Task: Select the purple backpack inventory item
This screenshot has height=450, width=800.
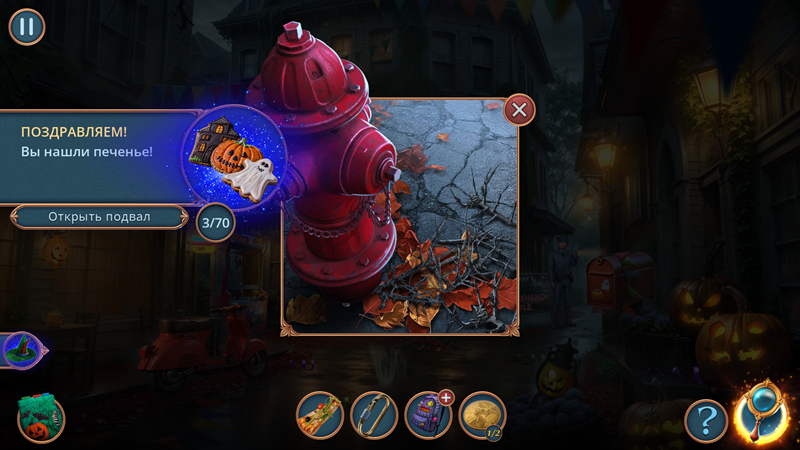Action: pos(428,415)
